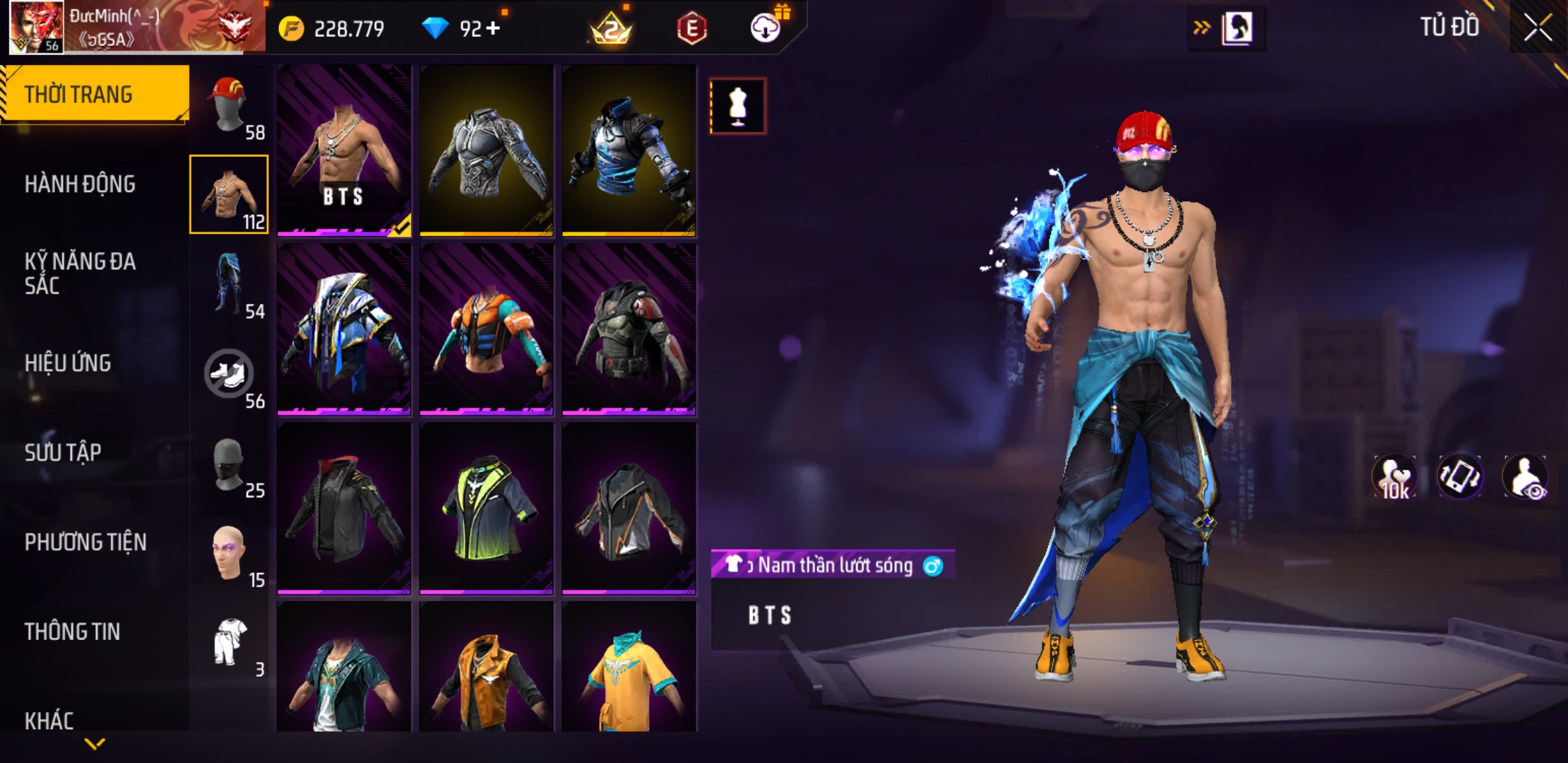Open the Hành Động menu
The width and height of the screenshot is (1568, 763).
click(x=80, y=184)
